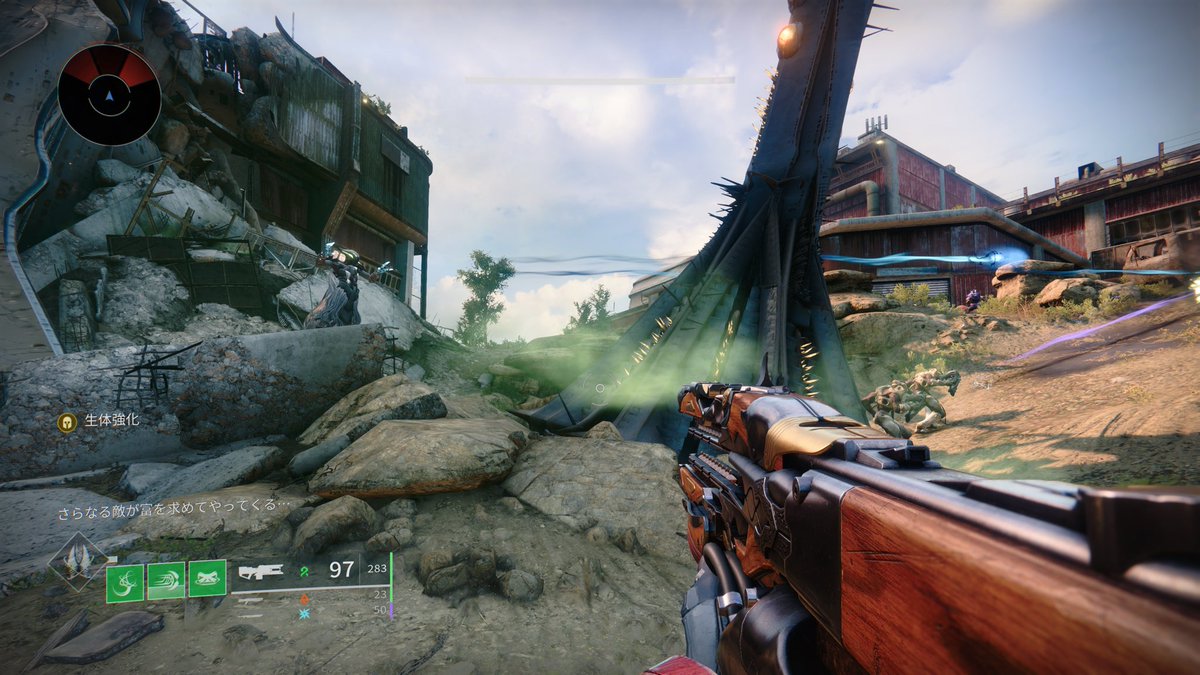Click the circular radar in the corner
Image resolution: width=1200 pixels, height=675 pixels.
coord(108,95)
